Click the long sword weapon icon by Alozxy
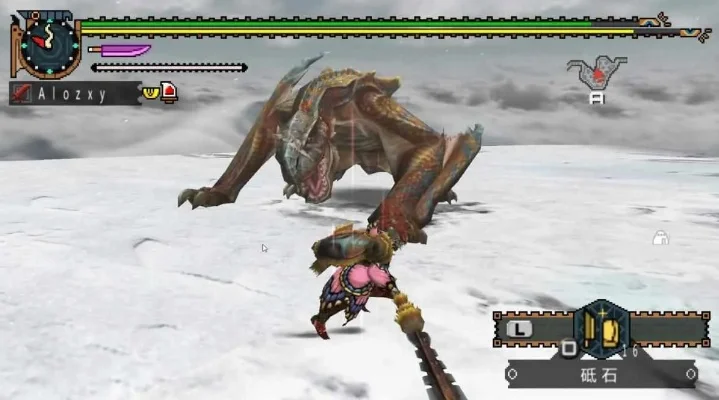This screenshot has height=400, width=719. (x=21, y=94)
